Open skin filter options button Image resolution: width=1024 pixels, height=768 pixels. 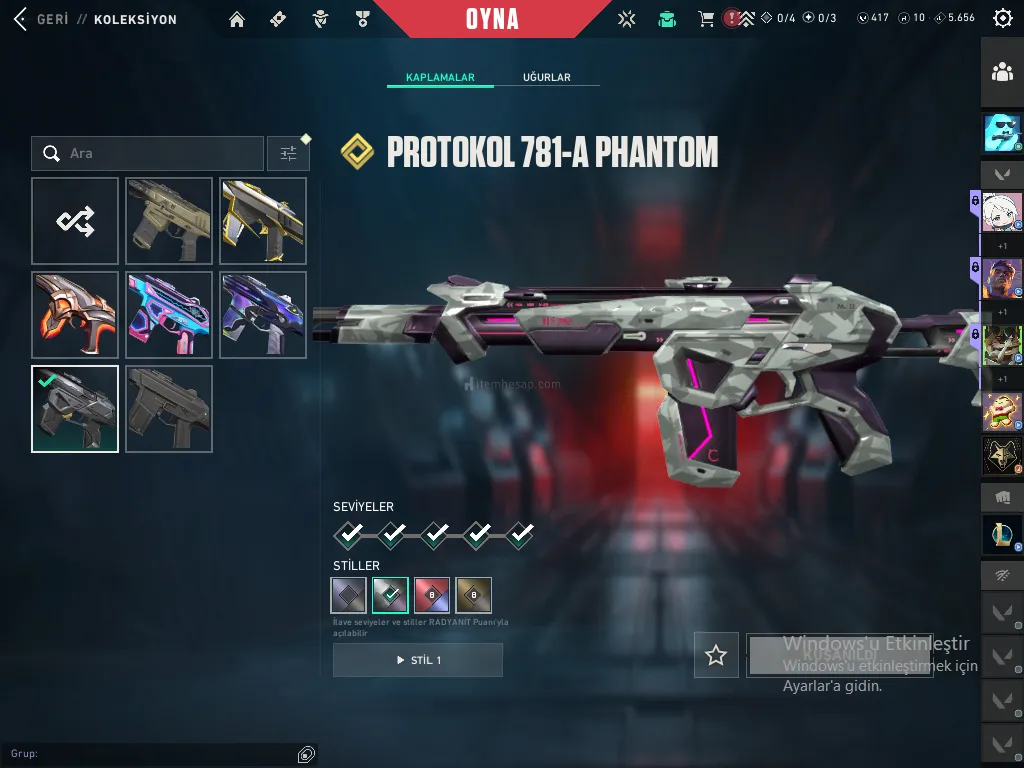[x=288, y=153]
